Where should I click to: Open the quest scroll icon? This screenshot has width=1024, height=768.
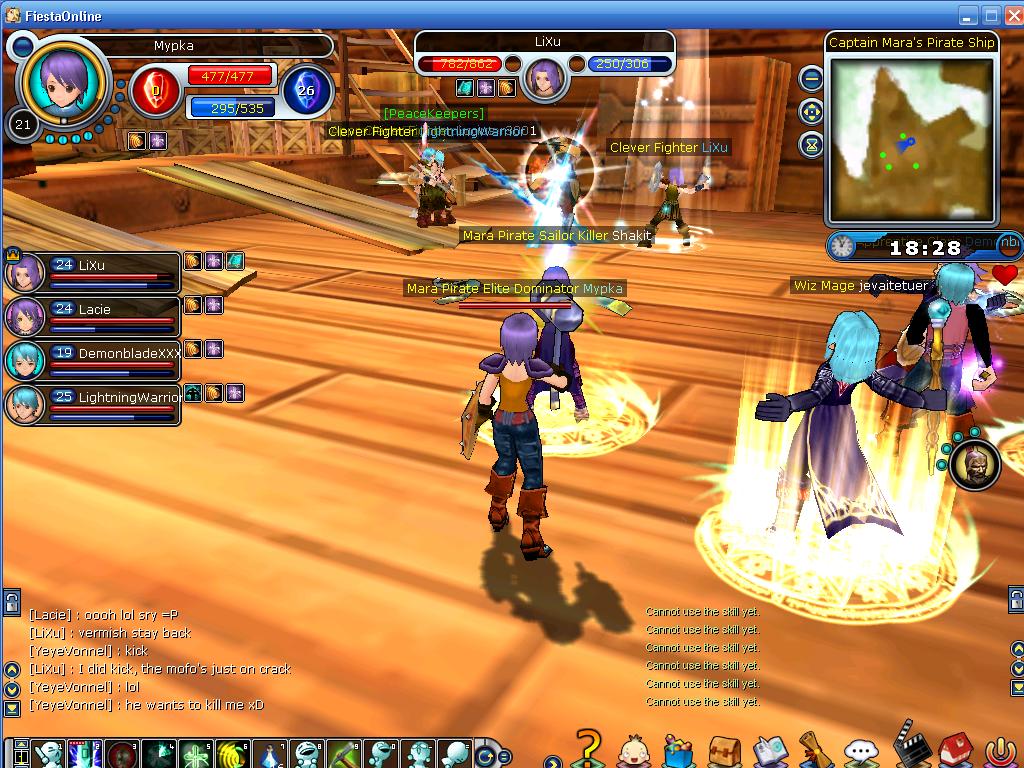(815, 750)
